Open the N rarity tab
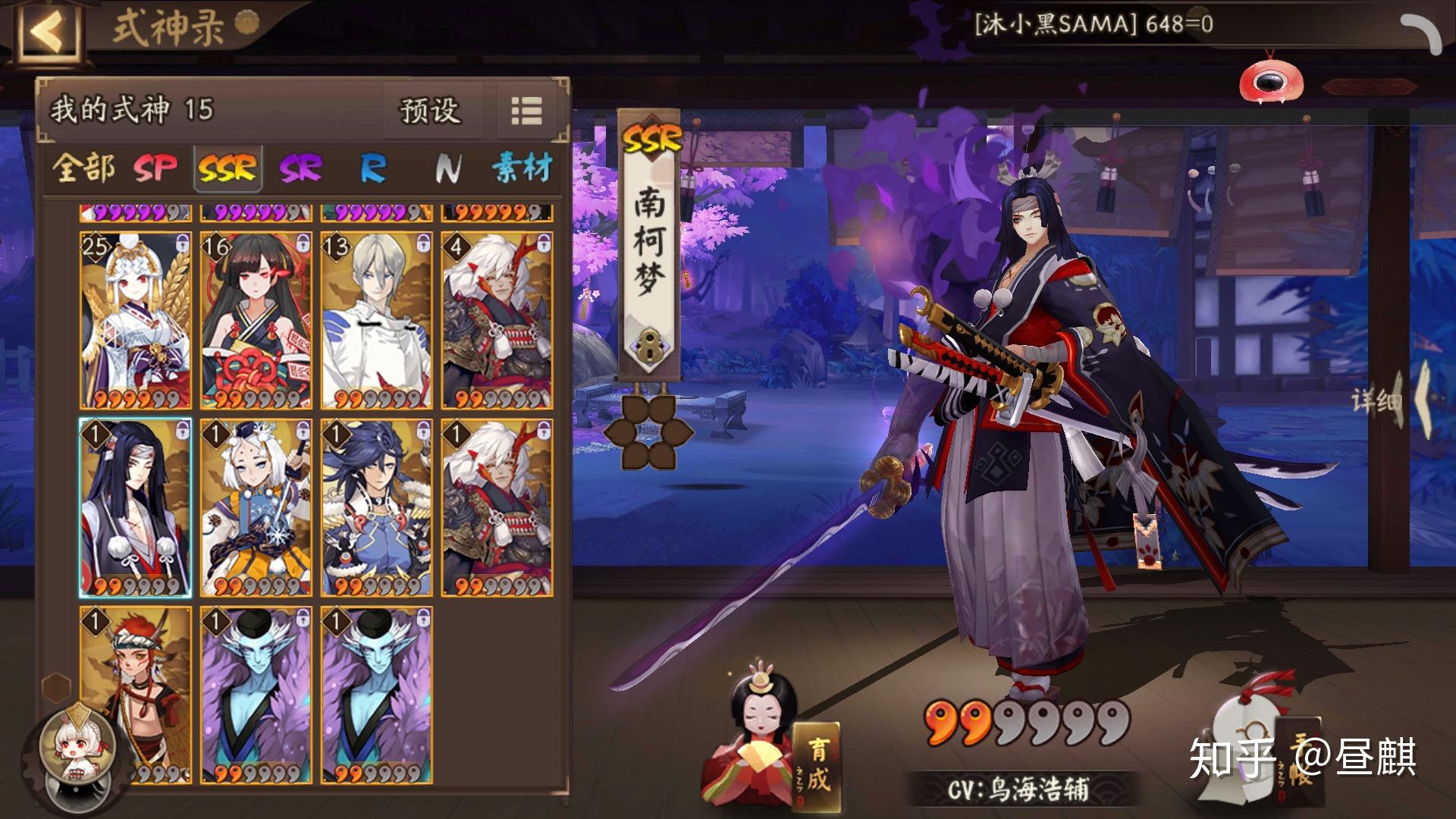The height and width of the screenshot is (819, 1456). [447, 168]
